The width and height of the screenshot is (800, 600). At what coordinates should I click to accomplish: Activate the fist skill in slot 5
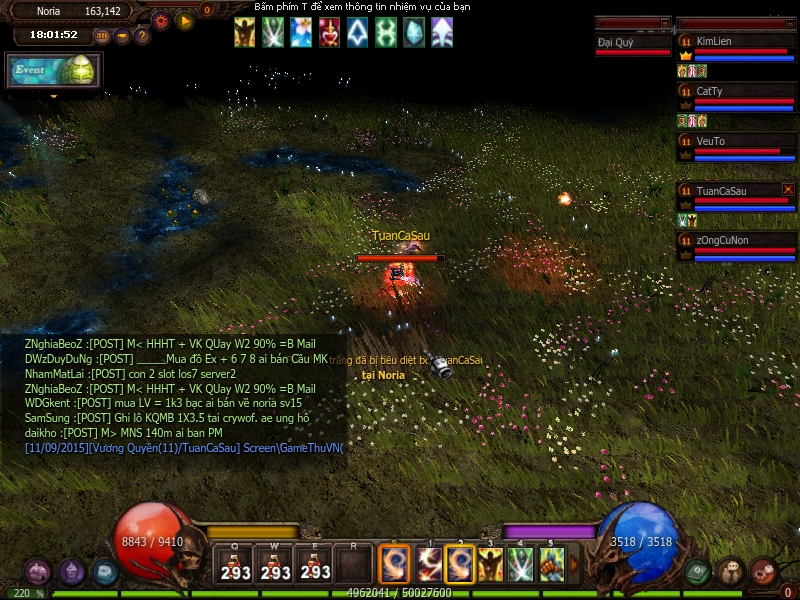pyautogui.click(x=551, y=565)
